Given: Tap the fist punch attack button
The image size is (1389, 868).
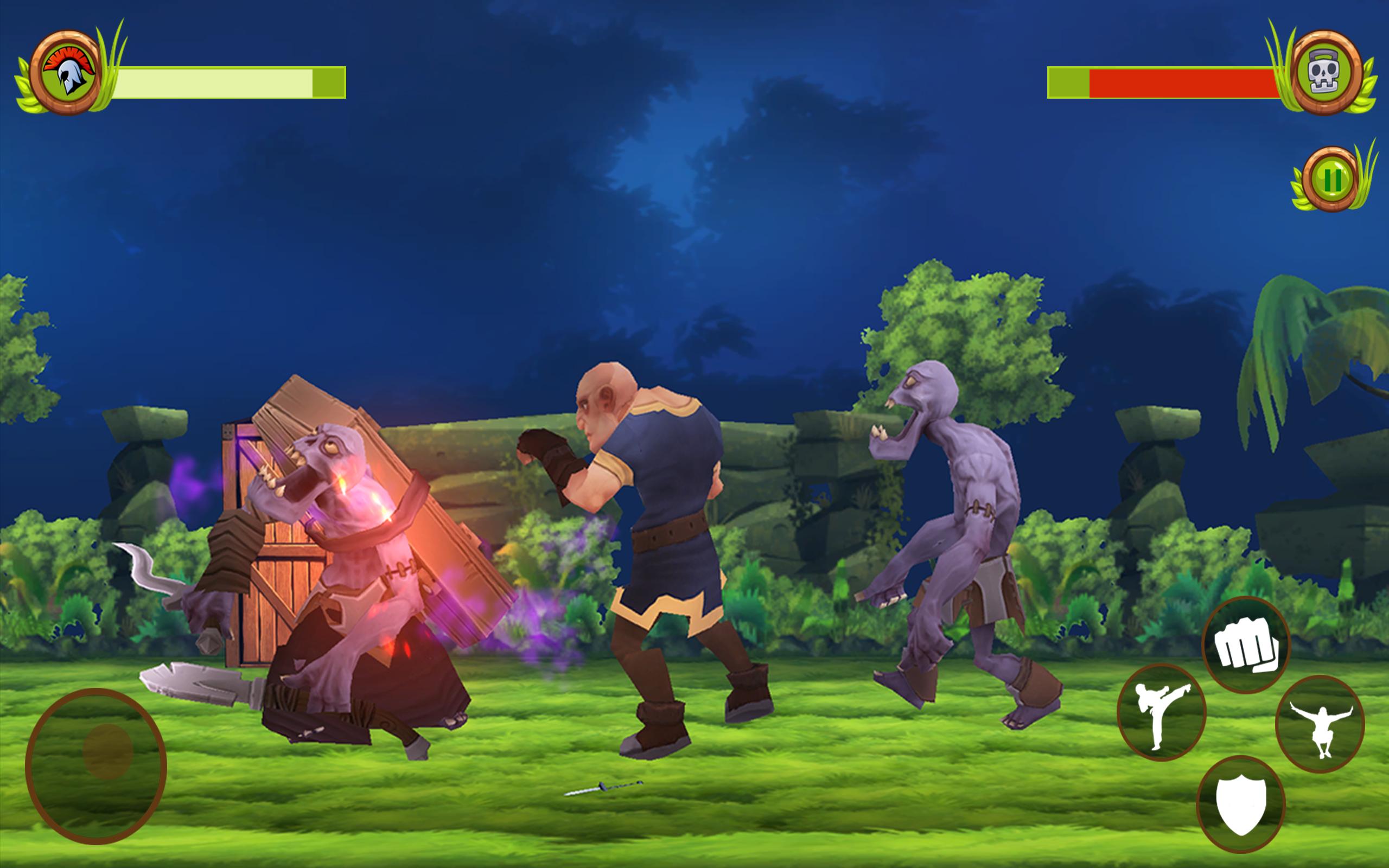Looking at the screenshot, I should pyautogui.click(x=1246, y=644).
